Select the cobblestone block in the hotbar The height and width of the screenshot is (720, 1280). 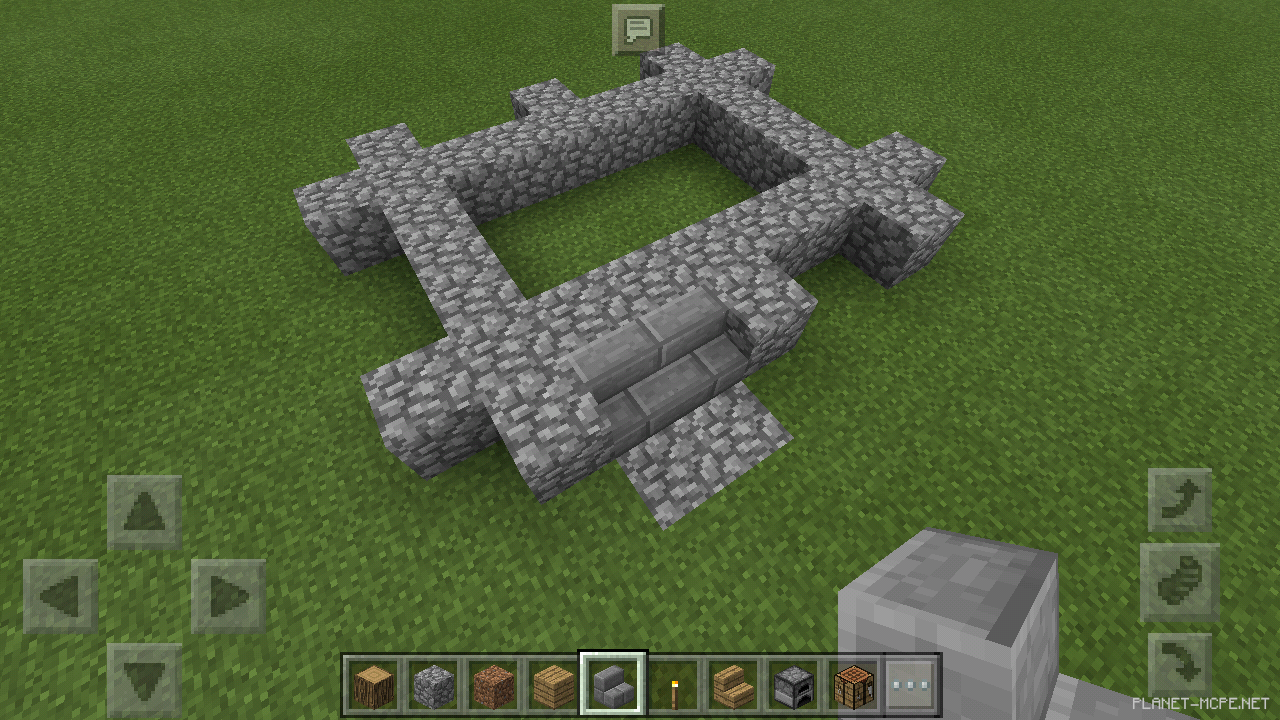click(x=433, y=685)
